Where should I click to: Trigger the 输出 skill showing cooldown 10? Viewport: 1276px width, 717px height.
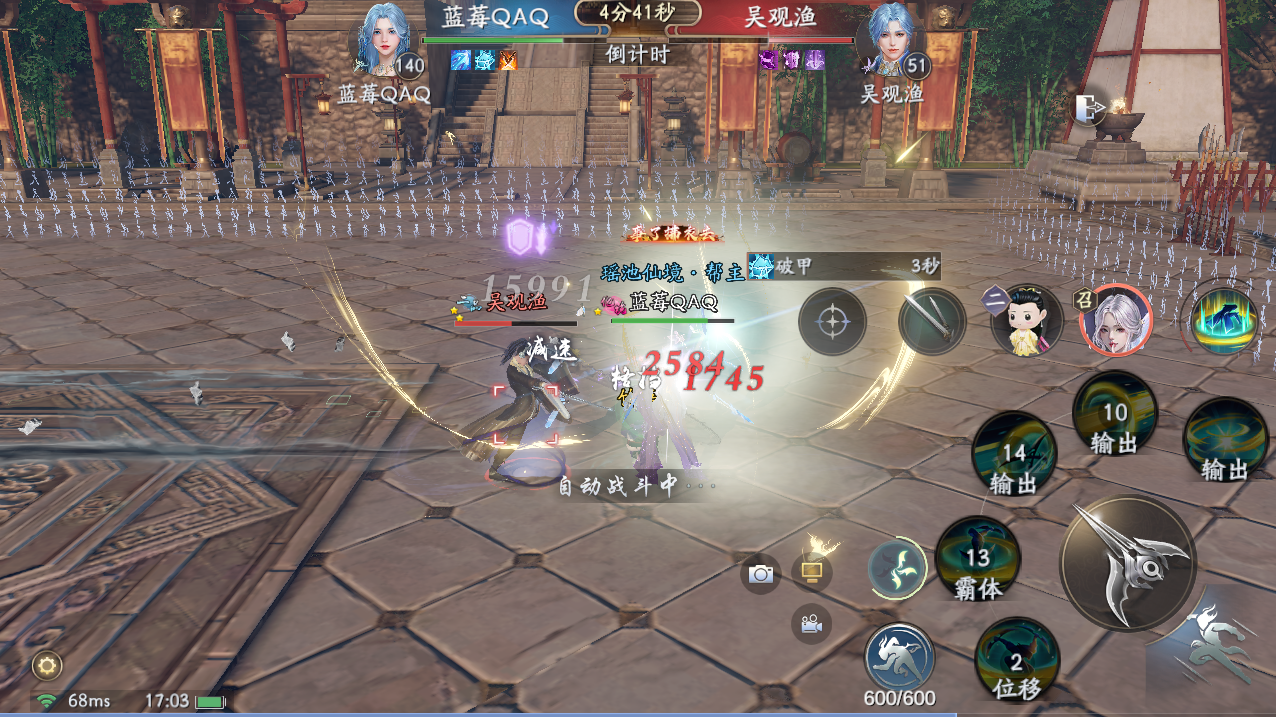click(x=1114, y=414)
